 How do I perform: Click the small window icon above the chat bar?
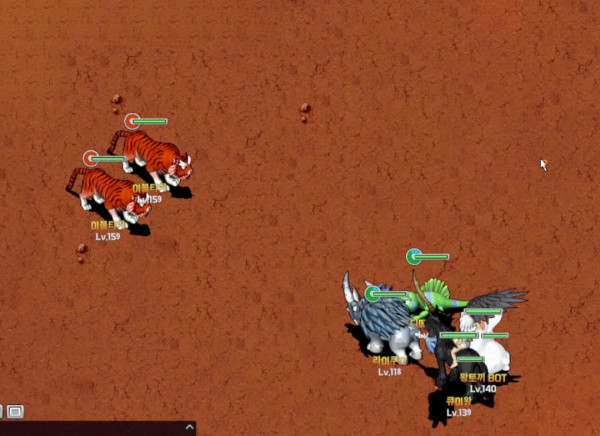coord(16,411)
